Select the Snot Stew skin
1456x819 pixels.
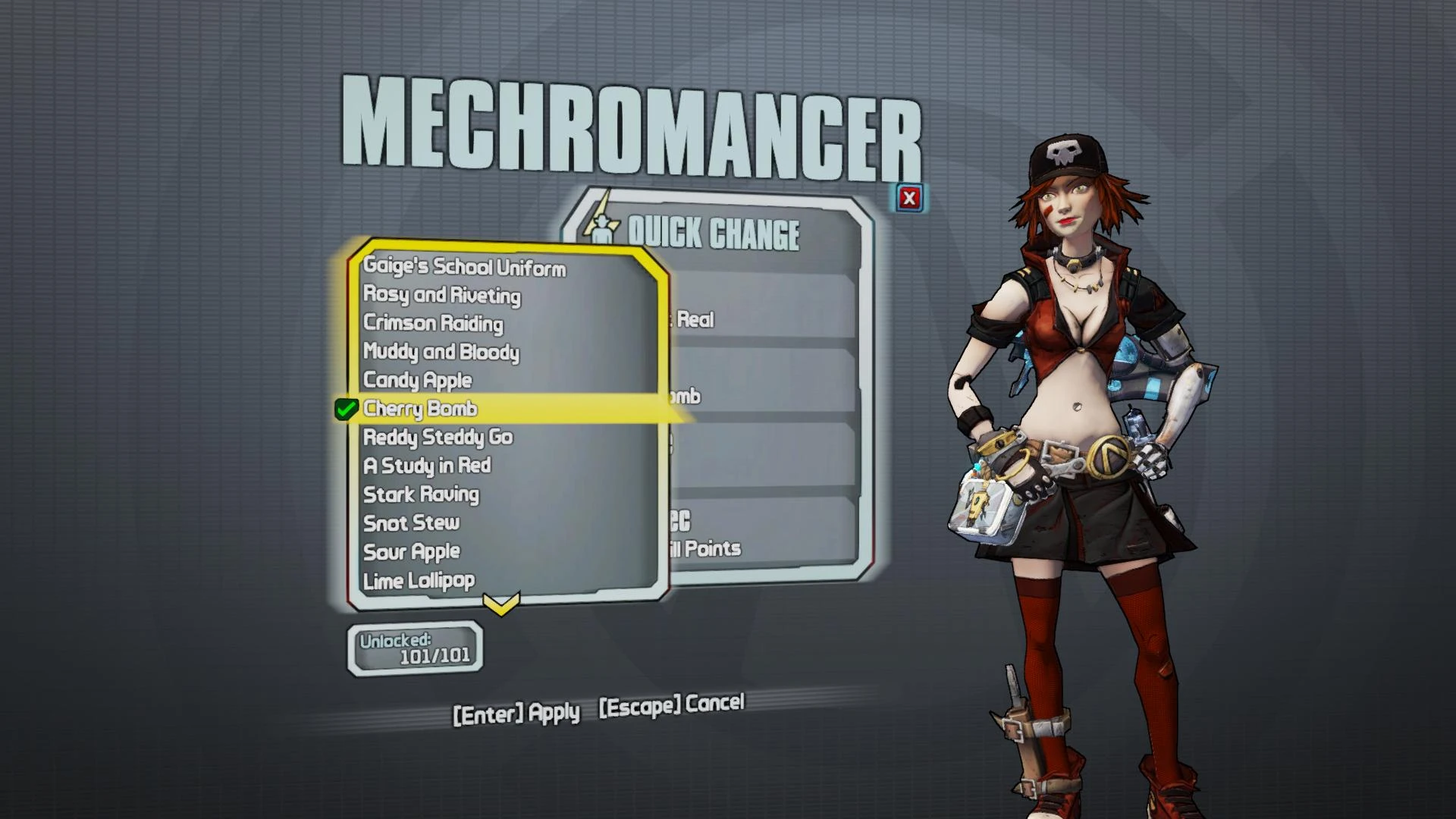413,522
